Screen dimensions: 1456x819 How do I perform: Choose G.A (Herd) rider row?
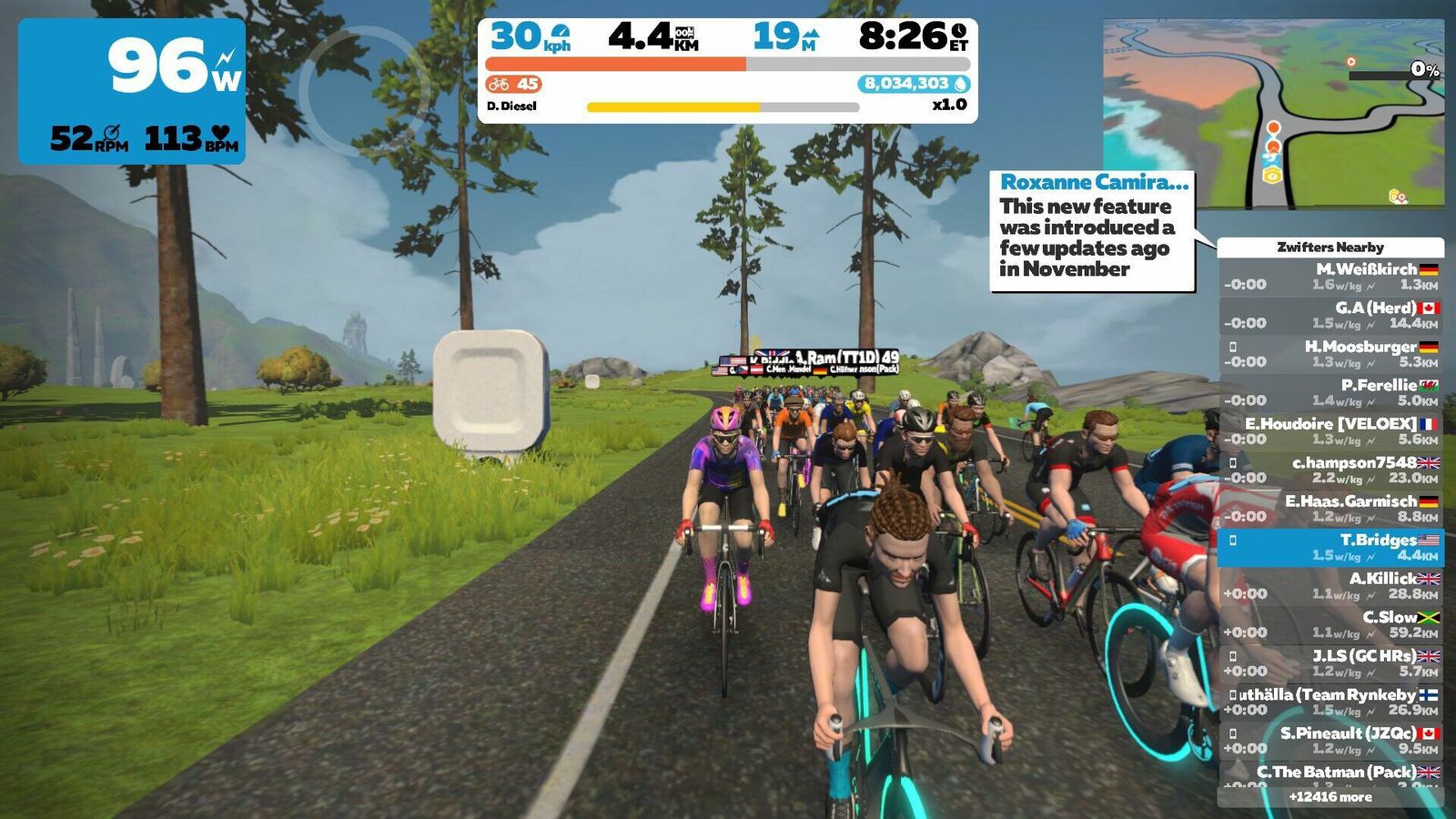1330,315
